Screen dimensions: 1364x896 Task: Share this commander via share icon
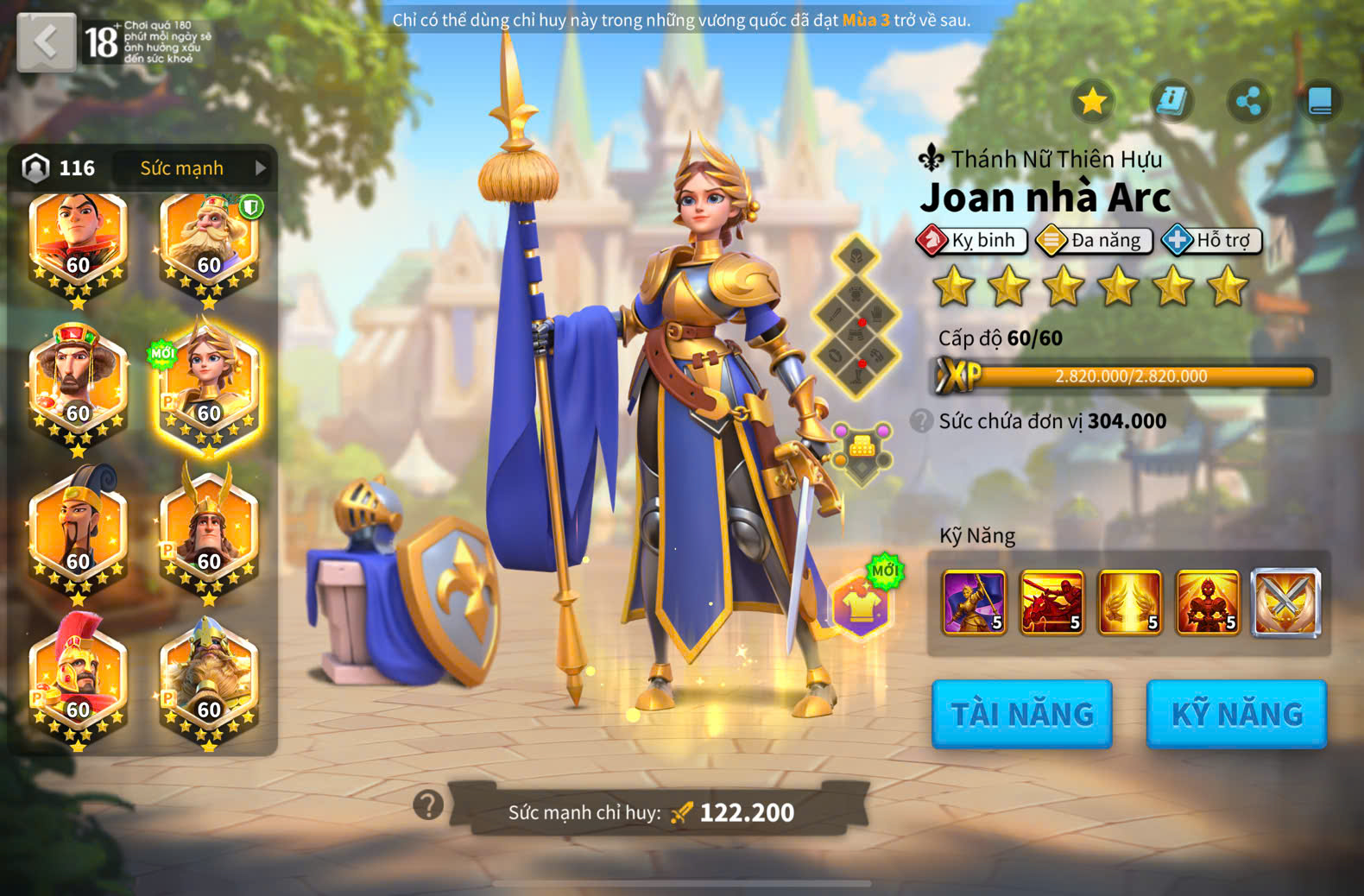(x=1248, y=101)
